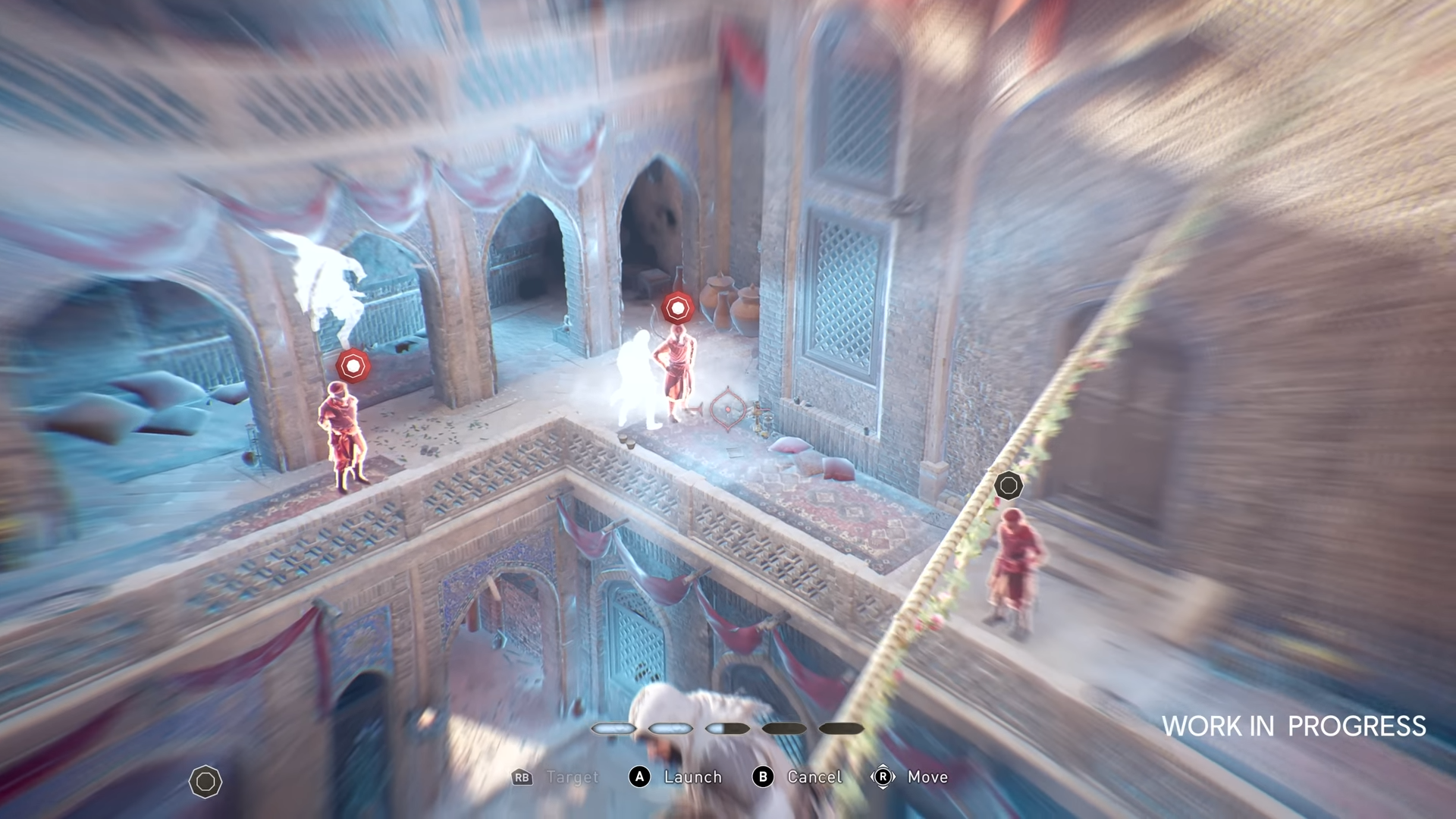This screenshot has height=819, width=1456.
Task: Select red target marker above enemy near clay pots
Action: click(677, 308)
